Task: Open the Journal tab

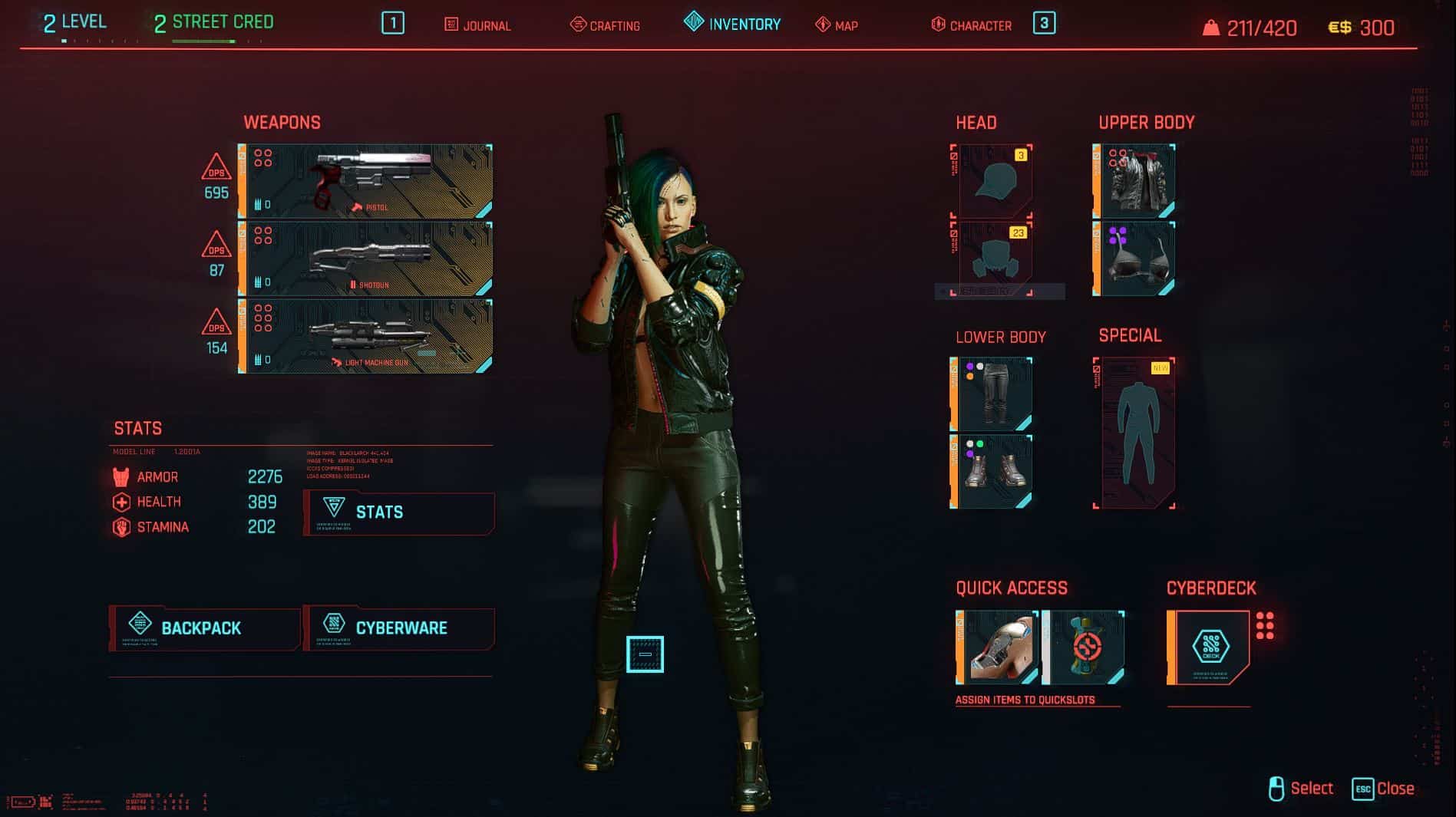Action: point(477,25)
